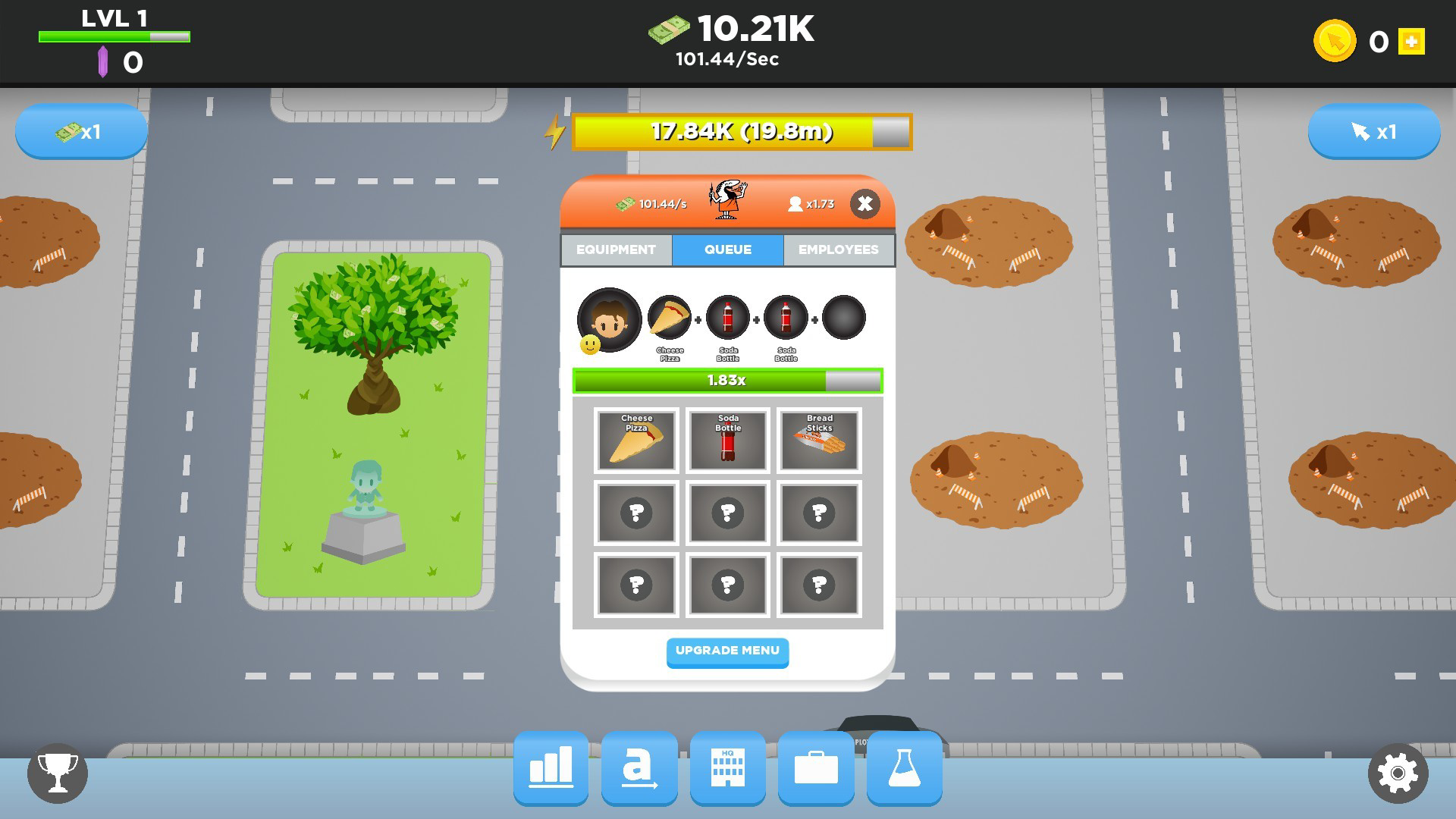Open the statistics bar chart panel
Screen dimensions: 1456x819
tap(550, 769)
